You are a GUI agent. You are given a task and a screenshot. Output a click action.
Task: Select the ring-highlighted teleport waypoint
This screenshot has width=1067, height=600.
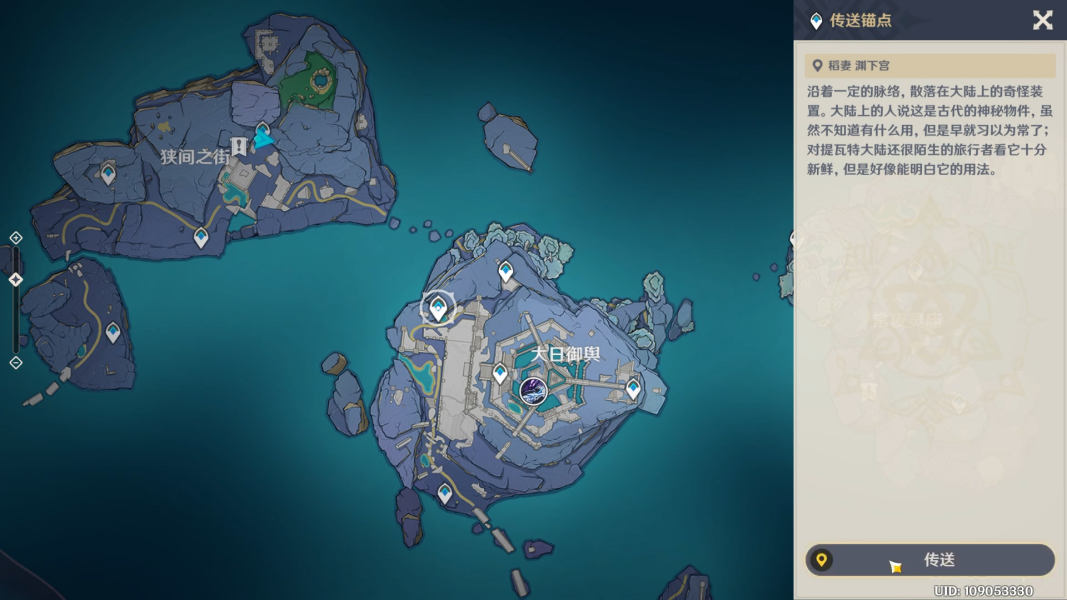(438, 307)
